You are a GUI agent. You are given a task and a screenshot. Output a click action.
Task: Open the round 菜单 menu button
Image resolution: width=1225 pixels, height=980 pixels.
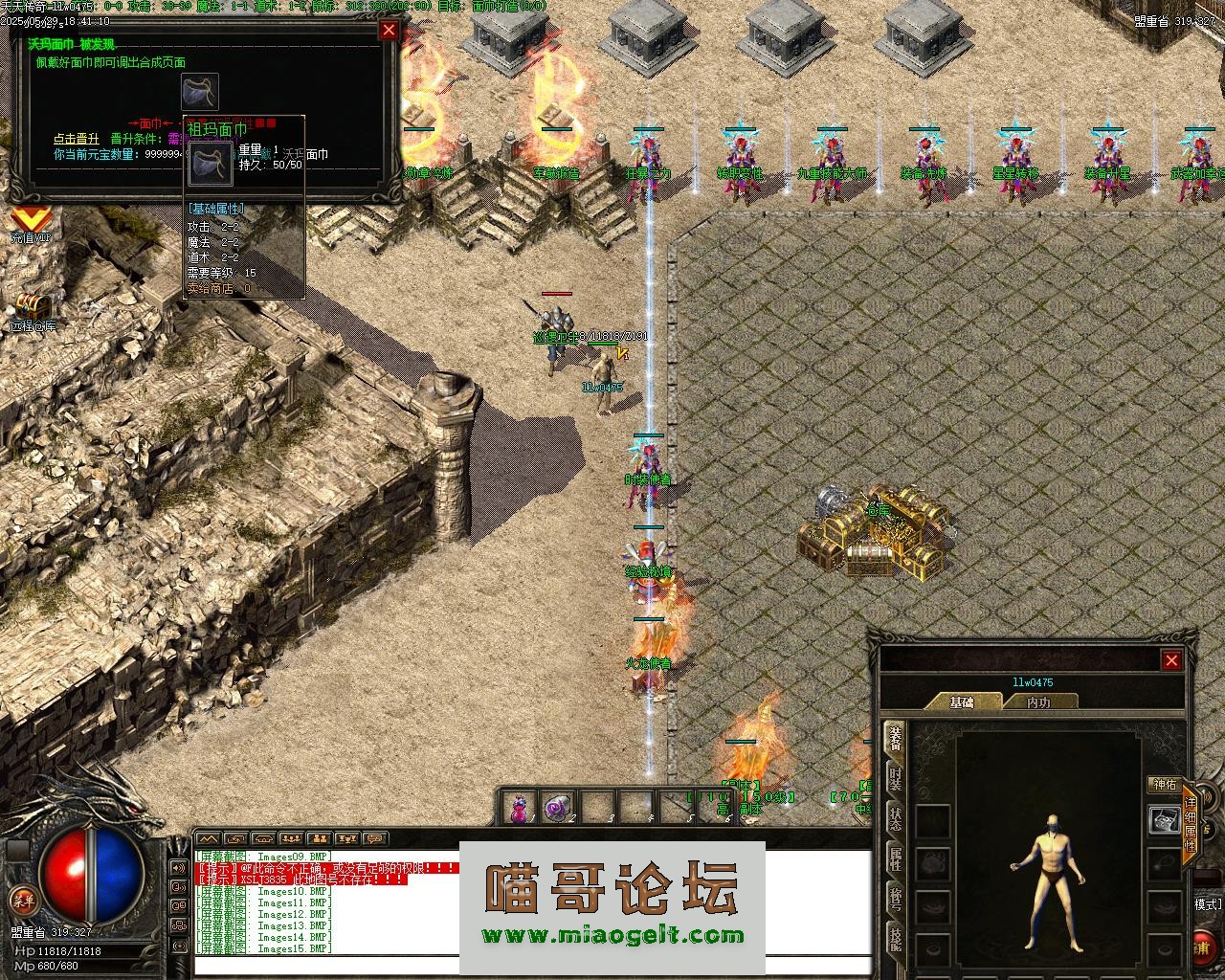(x=23, y=899)
